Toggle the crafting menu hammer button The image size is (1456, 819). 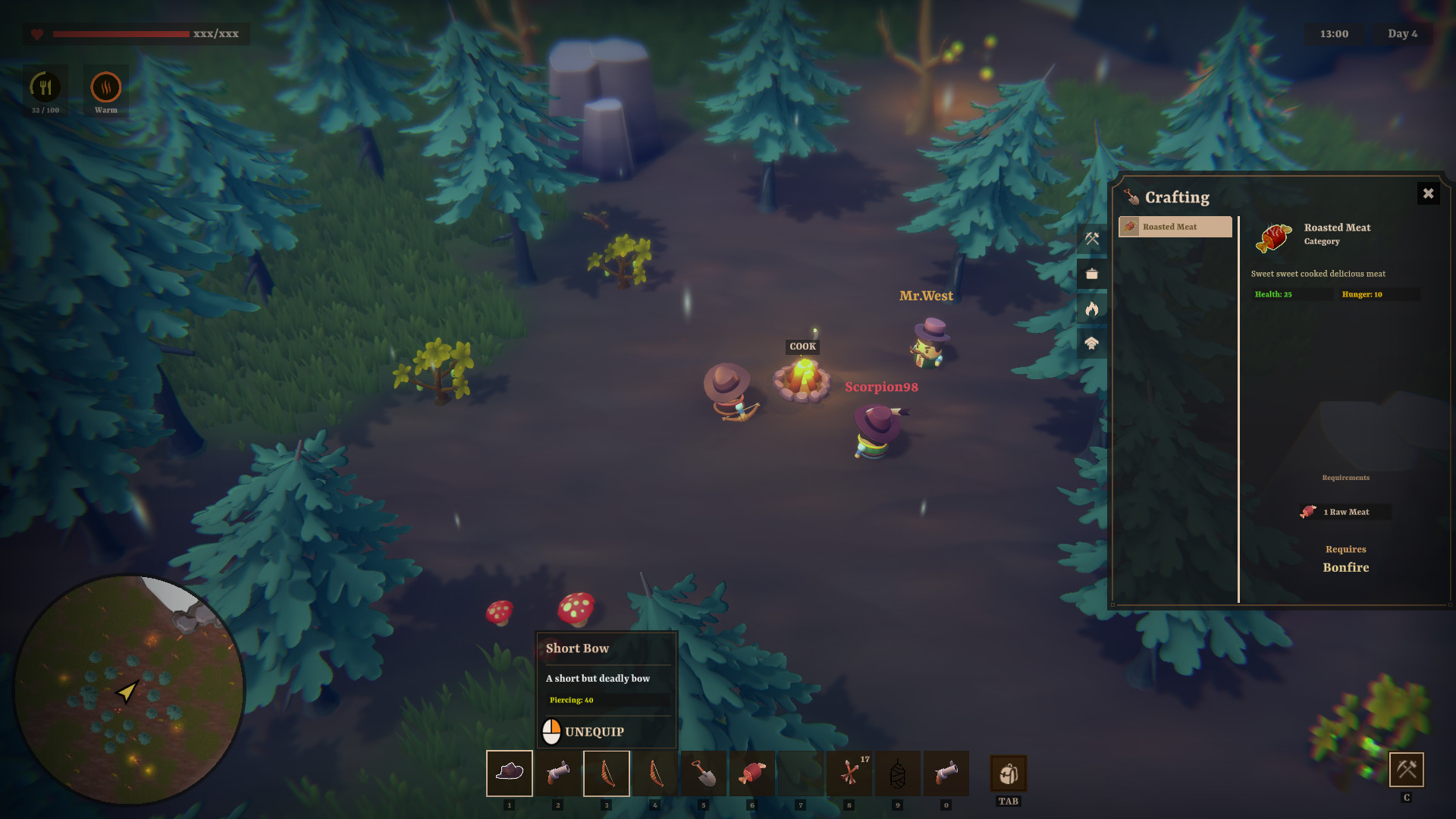(1406, 770)
